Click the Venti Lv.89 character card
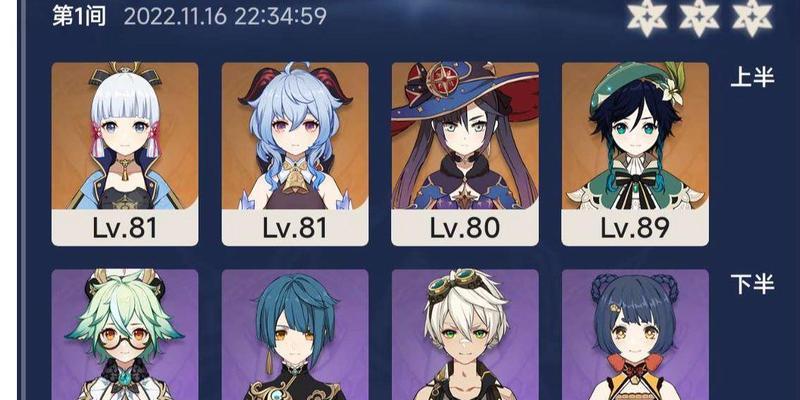Viewport: 800px width, 400px height. 635,154
